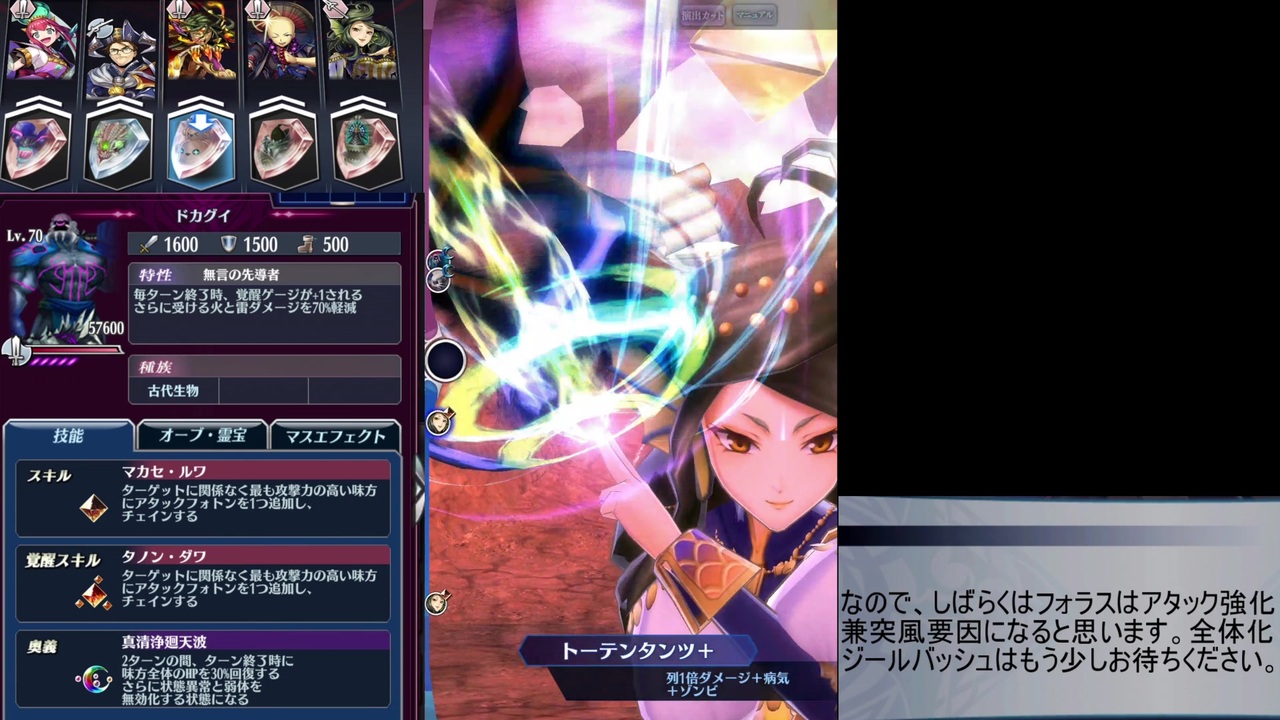
Task: Select the マカセ・ルワ skill photon icon
Action: point(93,508)
